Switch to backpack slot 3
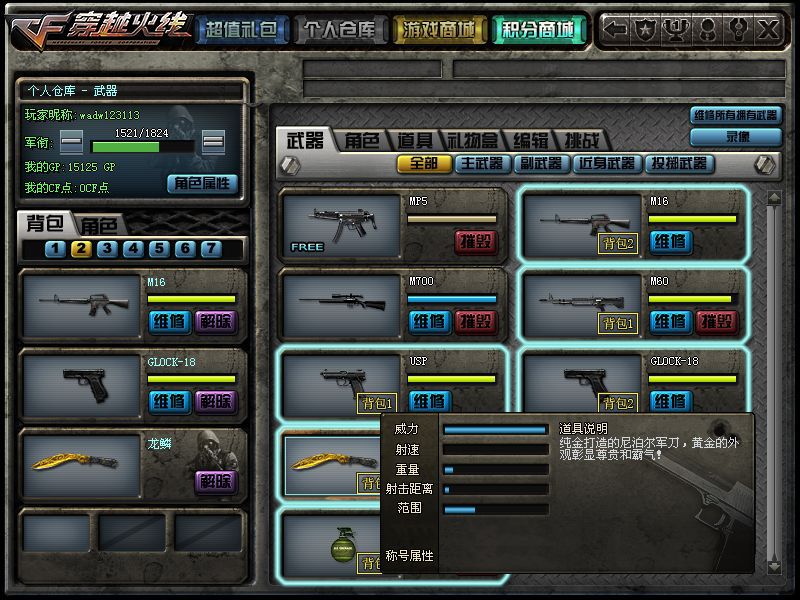The image size is (800, 600). 107,249
